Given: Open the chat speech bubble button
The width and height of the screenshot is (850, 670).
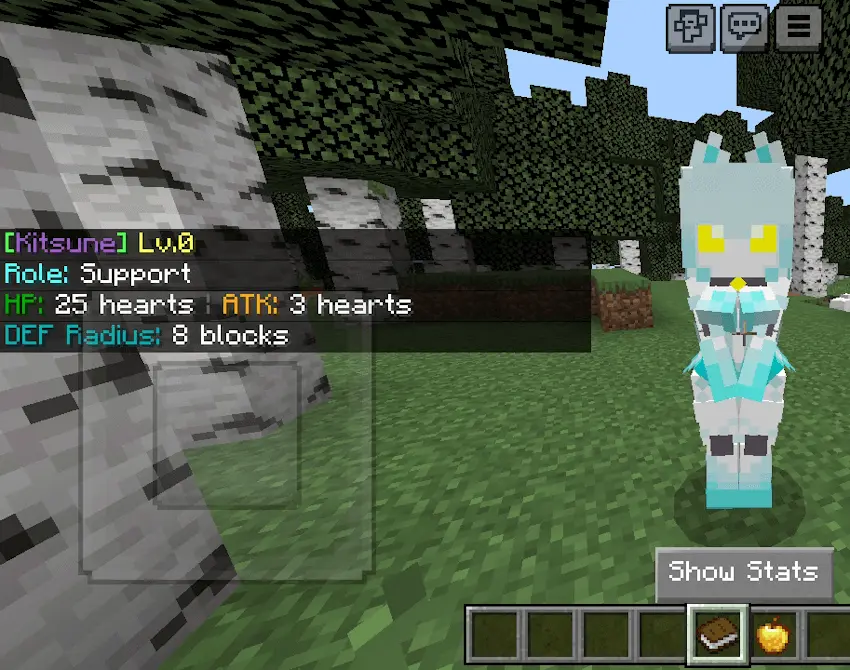Looking at the screenshot, I should click(743, 27).
